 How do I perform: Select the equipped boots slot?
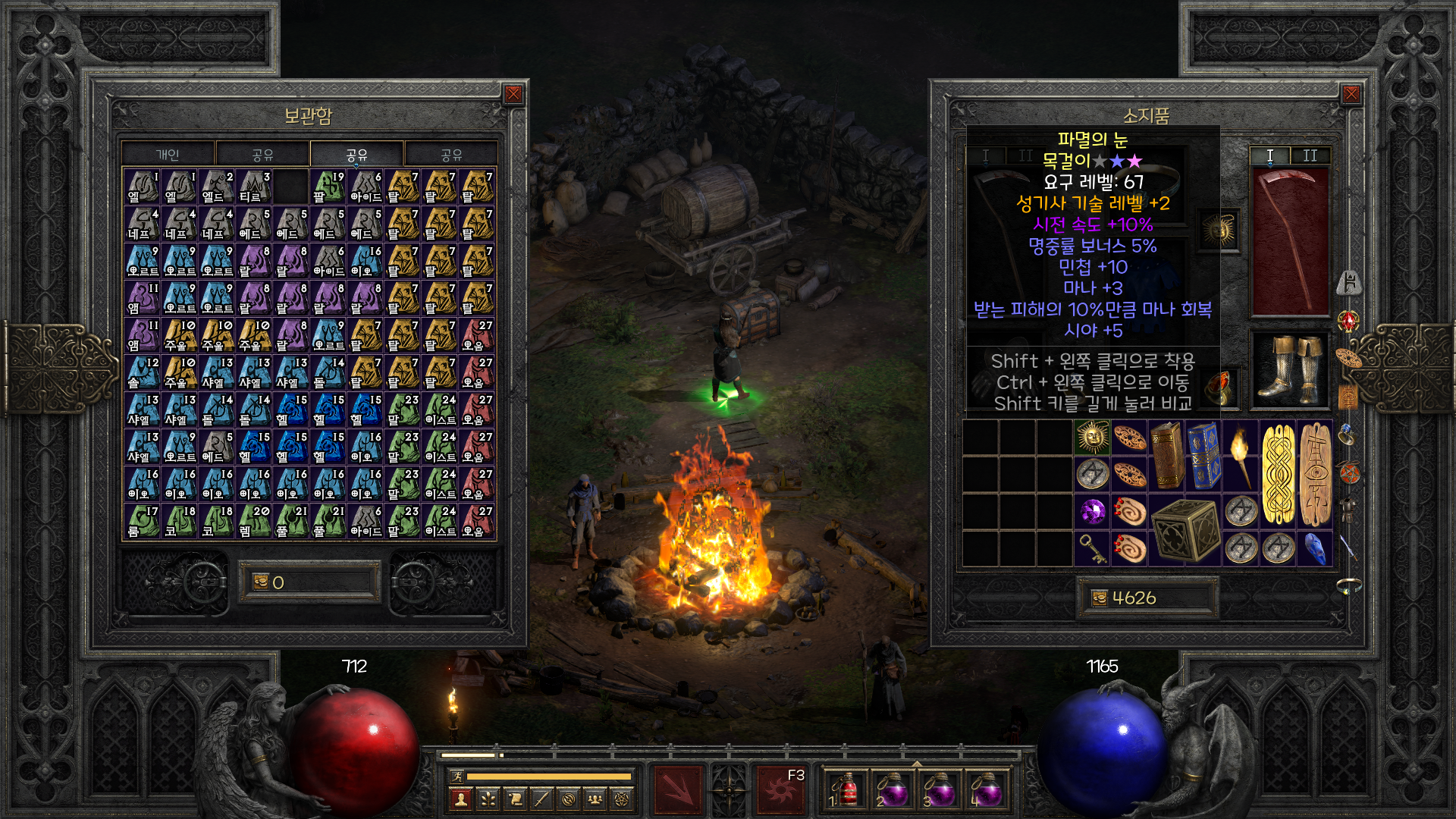(x=1289, y=369)
